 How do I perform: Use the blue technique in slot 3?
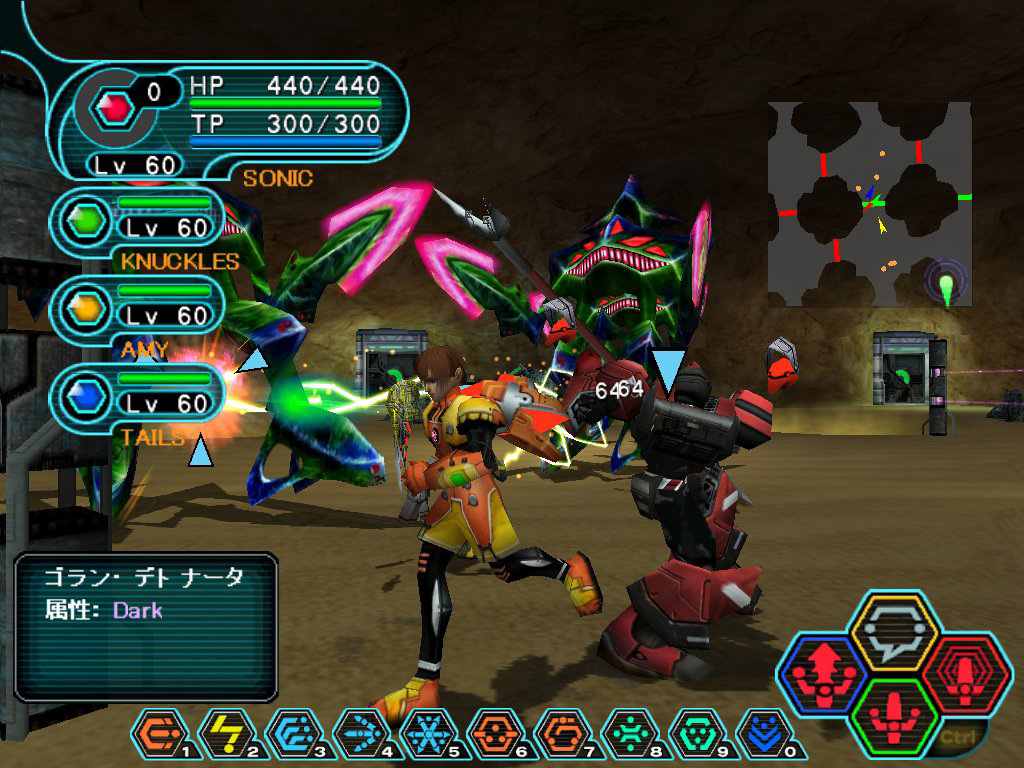tap(291, 734)
